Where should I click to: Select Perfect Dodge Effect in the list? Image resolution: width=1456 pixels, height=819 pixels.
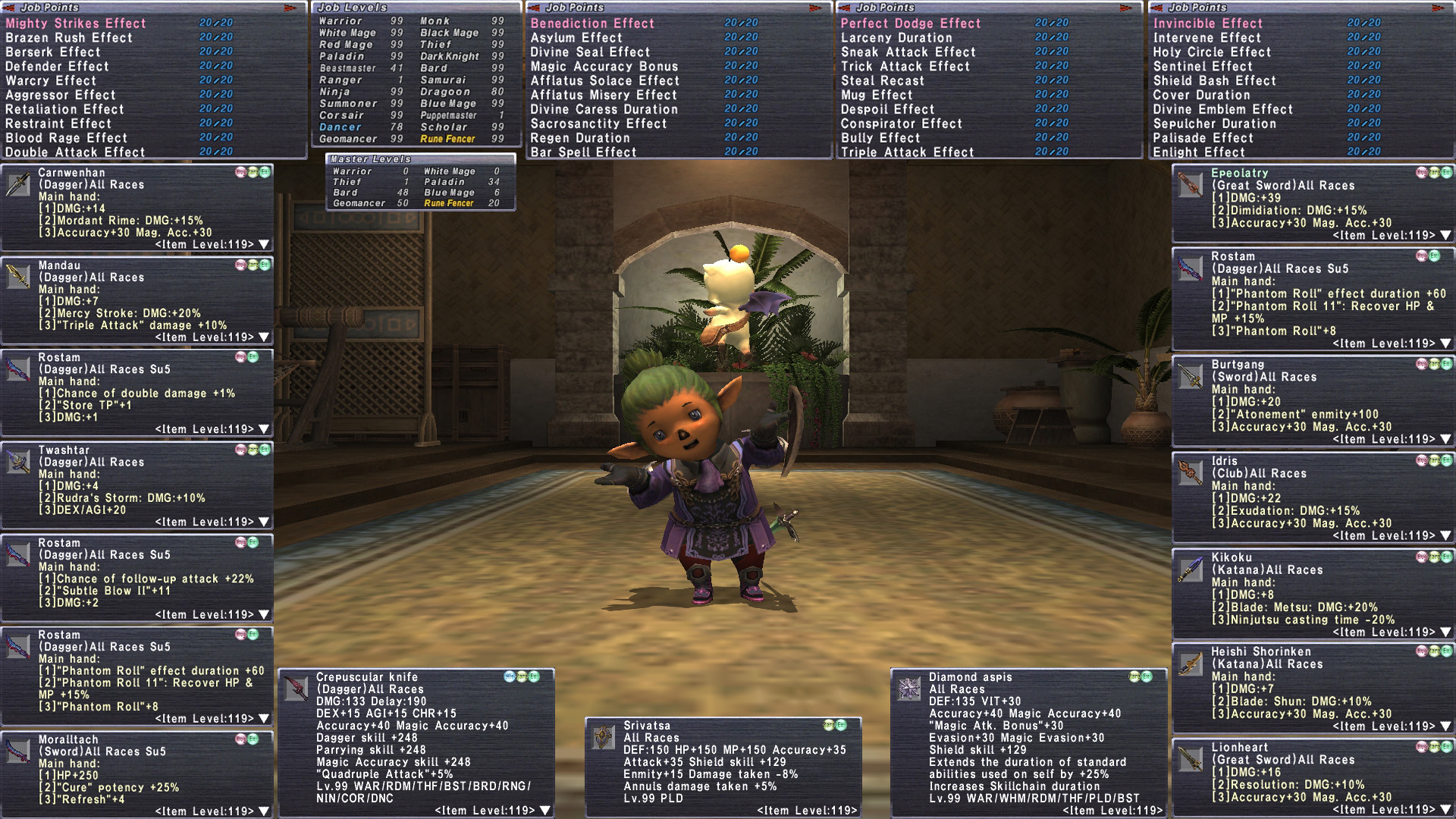coord(911,24)
